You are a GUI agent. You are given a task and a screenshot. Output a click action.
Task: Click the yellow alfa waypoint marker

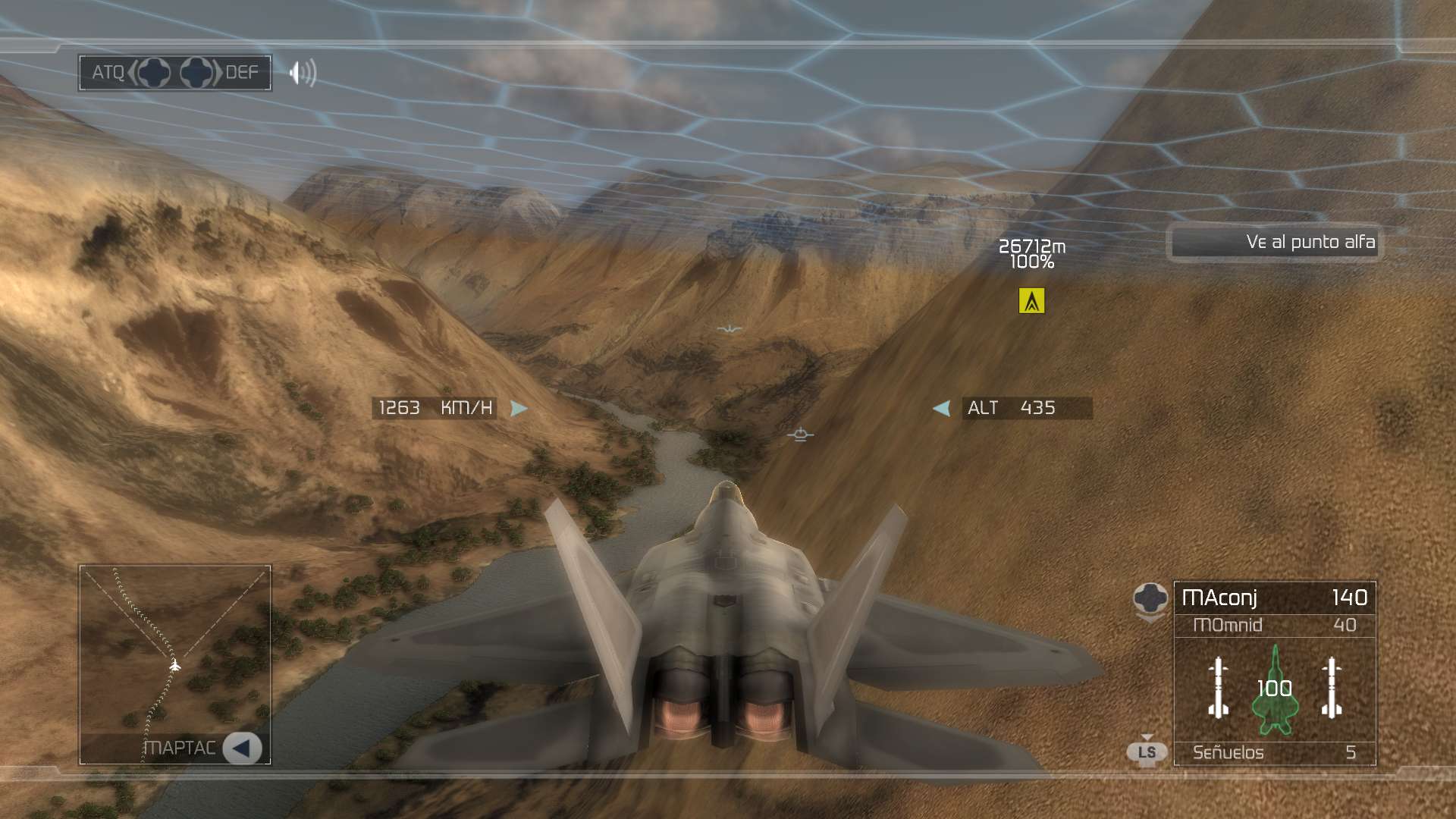pos(1031,301)
